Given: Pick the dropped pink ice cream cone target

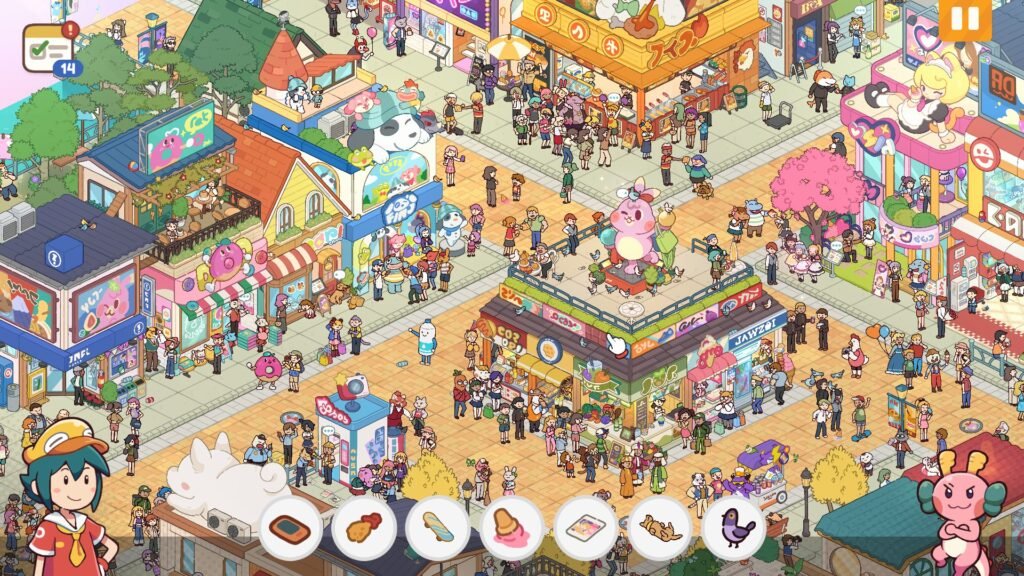Looking at the screenshot, I should (512, 528).
